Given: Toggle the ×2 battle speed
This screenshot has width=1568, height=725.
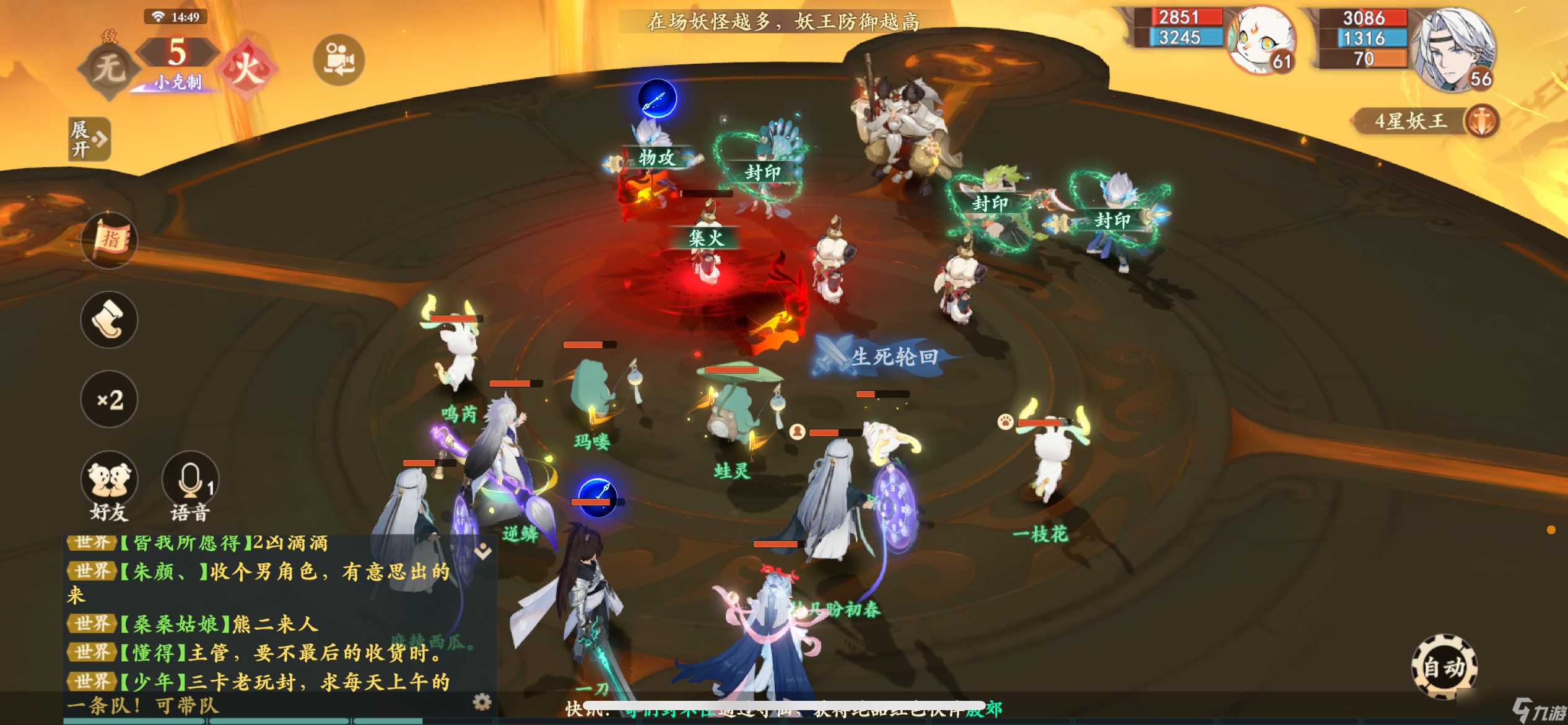Looking at the screenshot, I should point(110,400).
